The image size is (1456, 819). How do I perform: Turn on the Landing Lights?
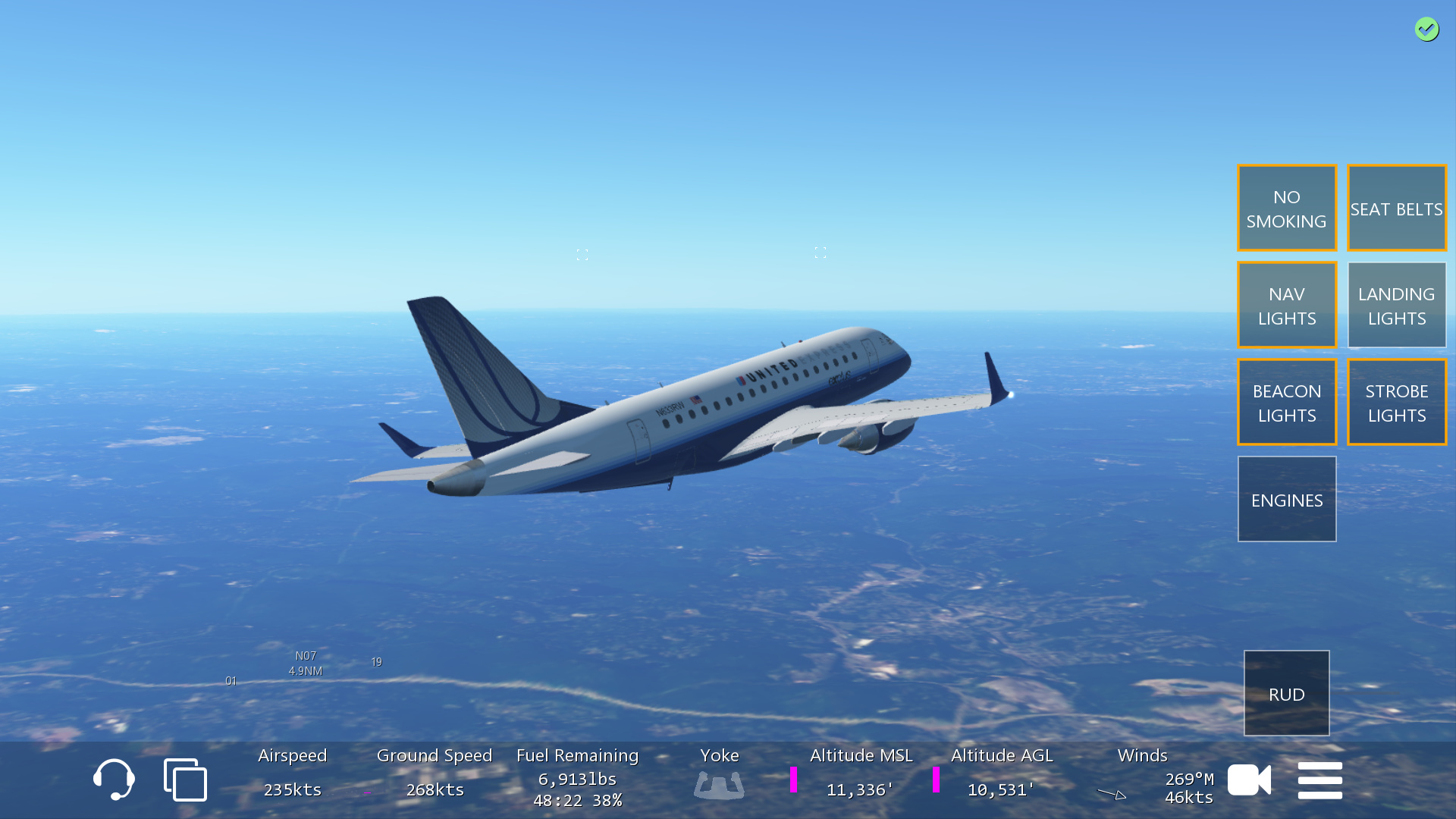(1396, 306)
